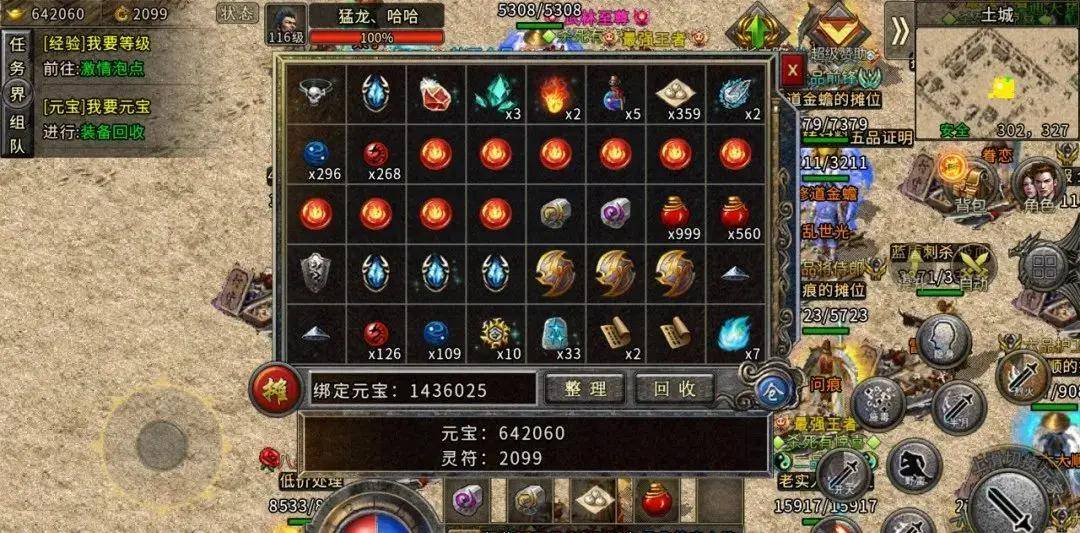The height and width of the screenshot is (533, 1080).
Task: Click the 回收 recycle button
Action: (674, 388)
